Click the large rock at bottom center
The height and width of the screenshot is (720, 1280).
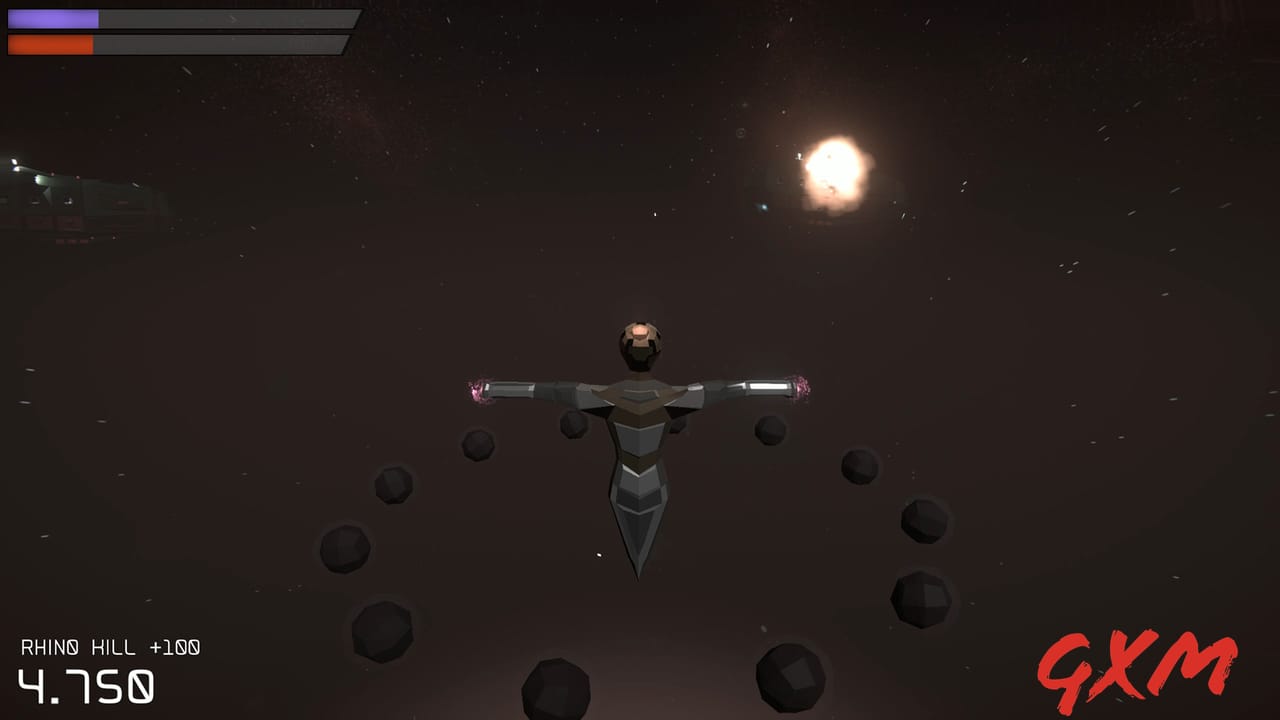pyautogui.click(x=553, y=692)
